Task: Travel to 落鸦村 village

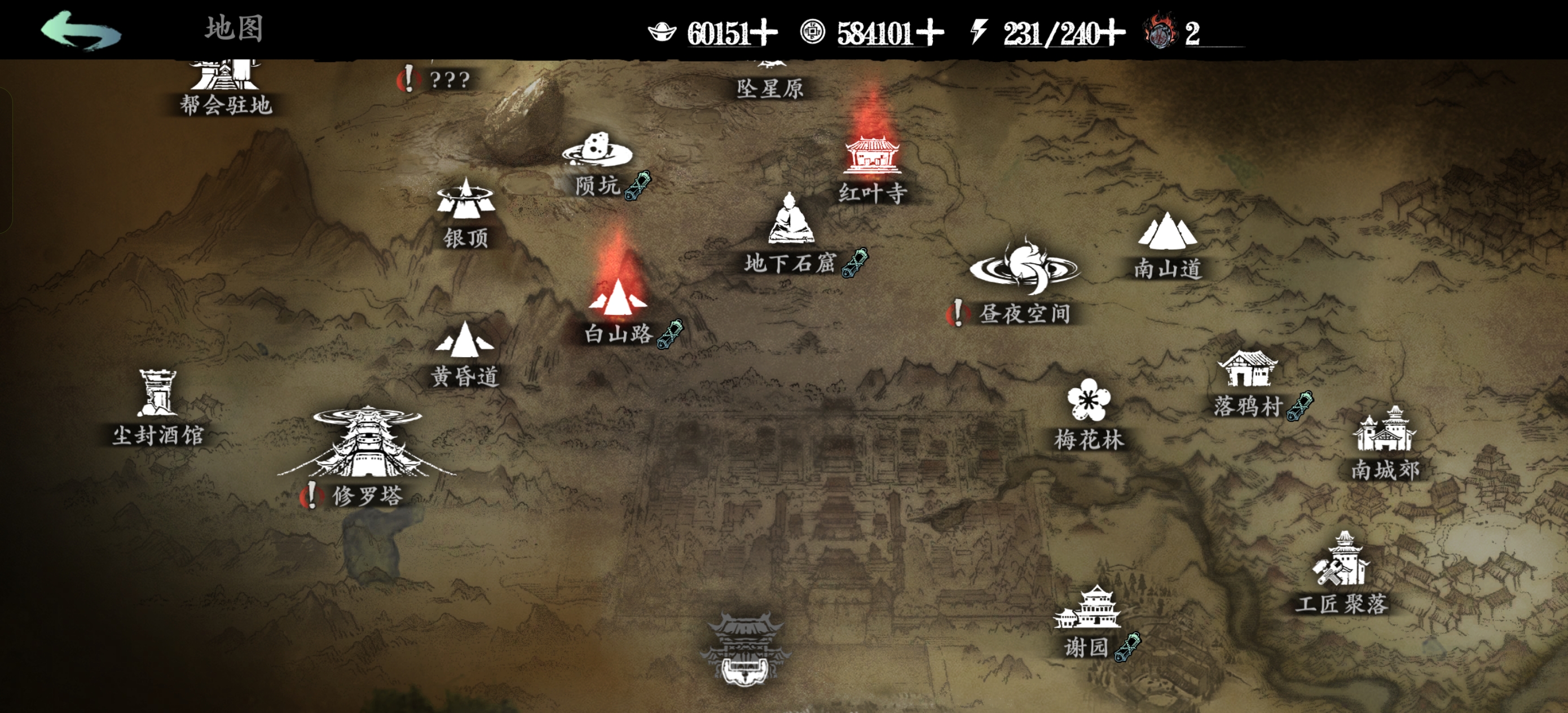Action: coord(1247,382)
